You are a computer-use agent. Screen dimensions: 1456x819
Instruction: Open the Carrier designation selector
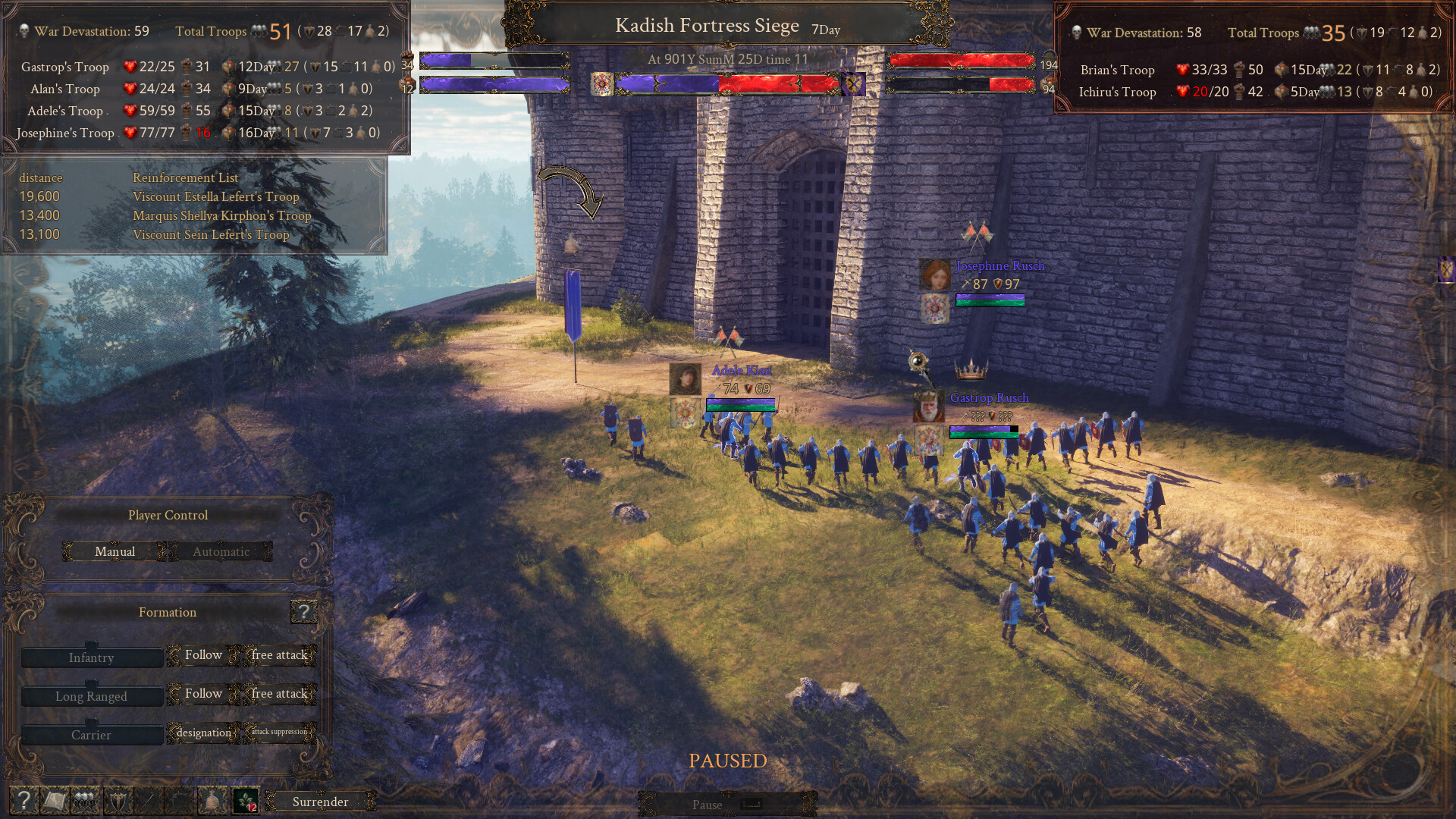(x=203, y=733)
